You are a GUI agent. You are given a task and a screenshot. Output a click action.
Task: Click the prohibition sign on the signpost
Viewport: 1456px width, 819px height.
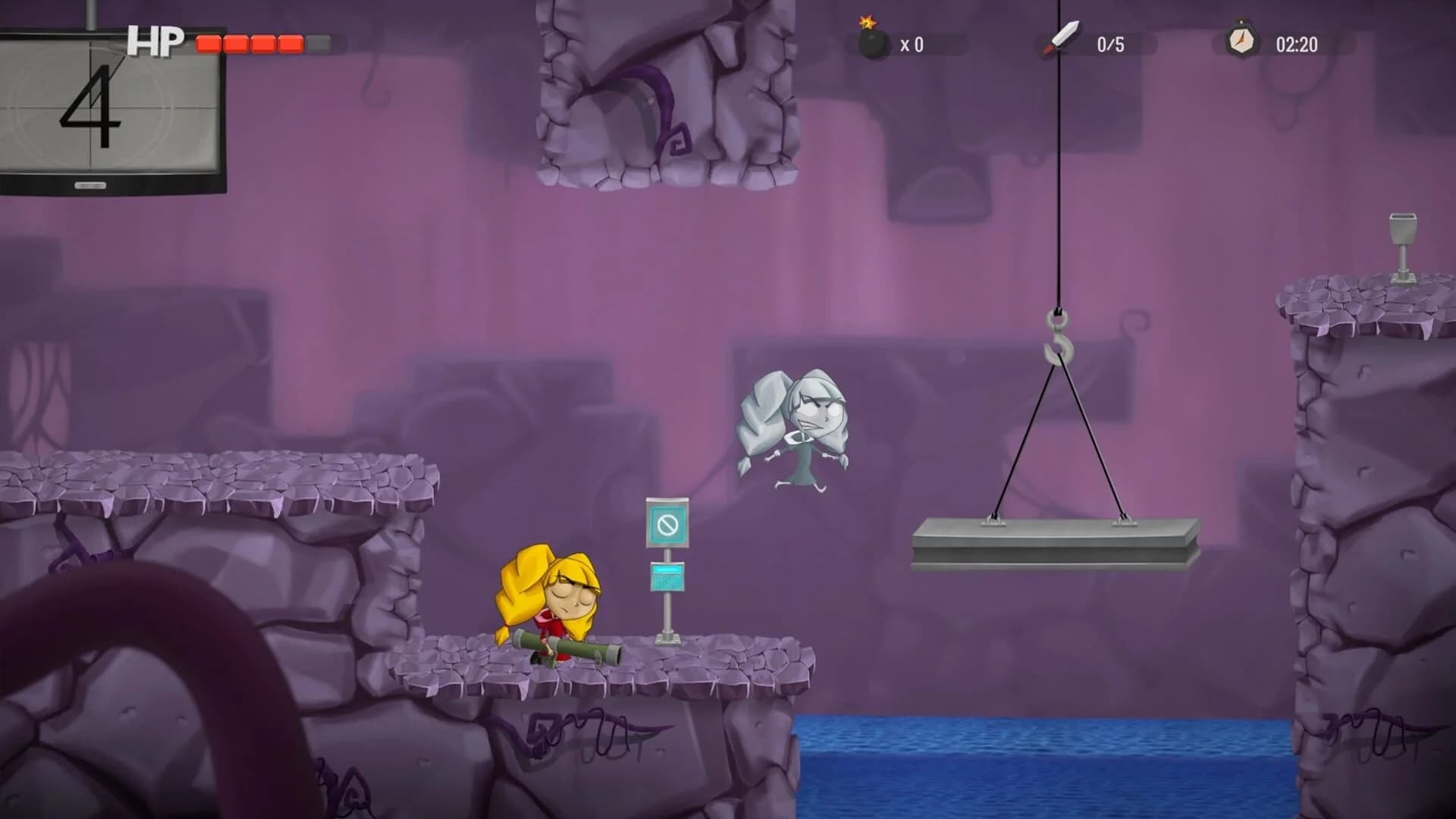point(666,523)
